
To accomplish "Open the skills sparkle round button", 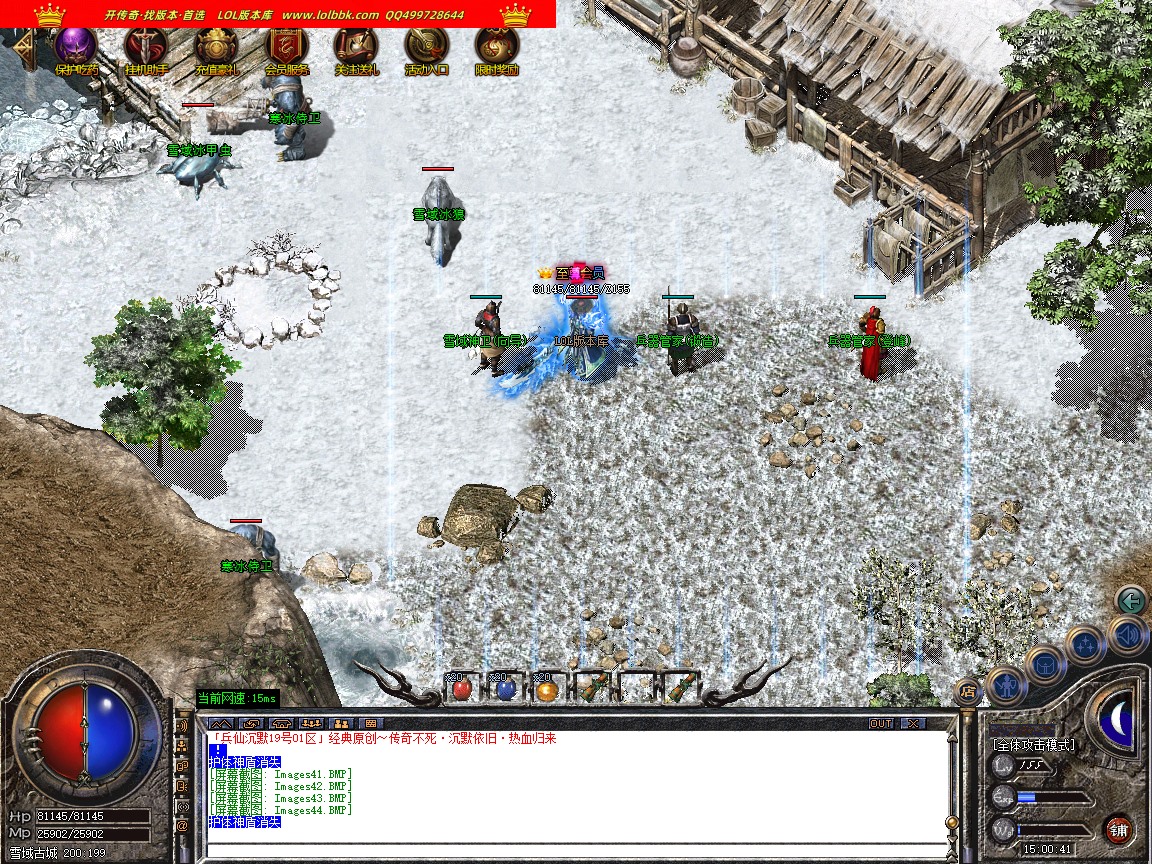I will pyautogui.click(x=1085, y=644).
